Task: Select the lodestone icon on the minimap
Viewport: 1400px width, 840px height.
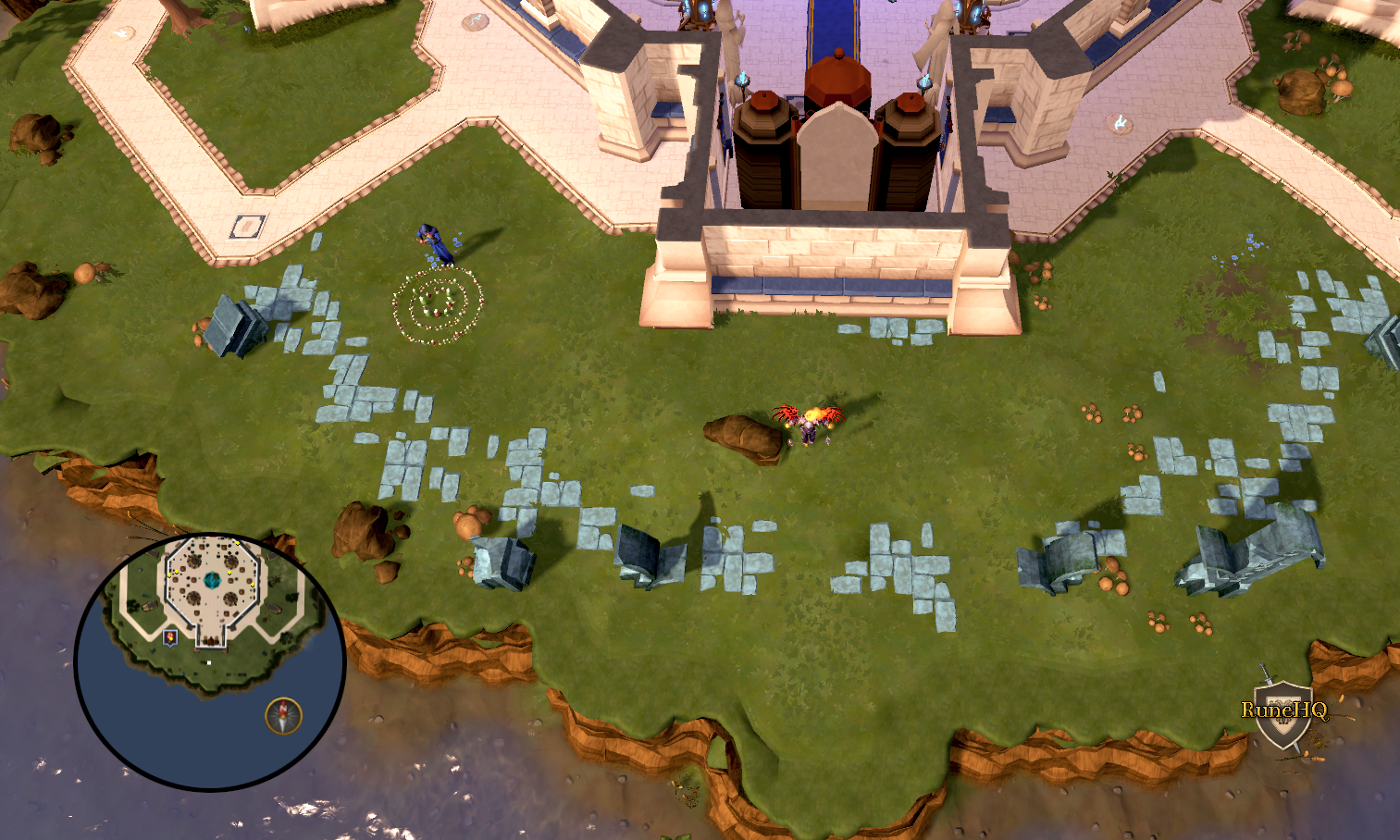Action: pos(169,636)
